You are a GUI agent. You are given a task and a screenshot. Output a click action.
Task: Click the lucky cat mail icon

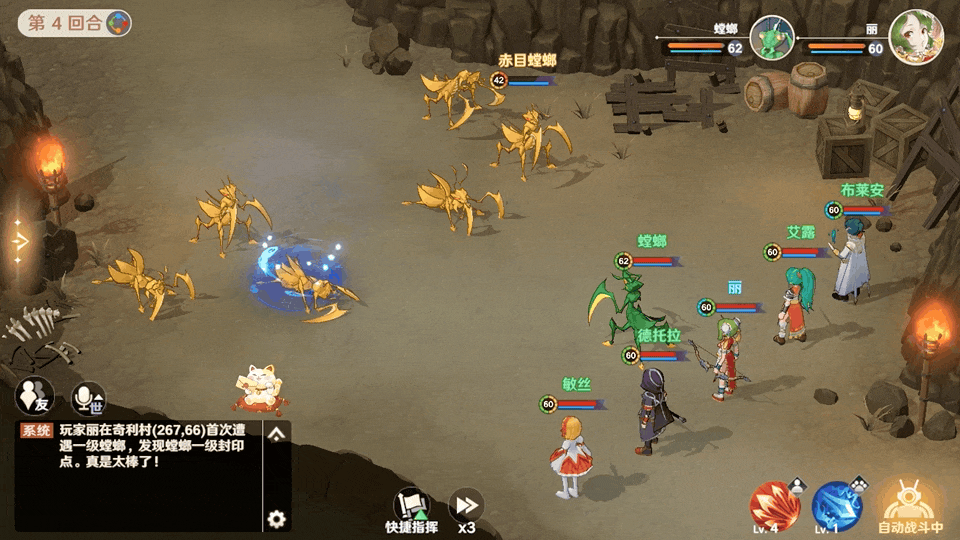point(255,388)
